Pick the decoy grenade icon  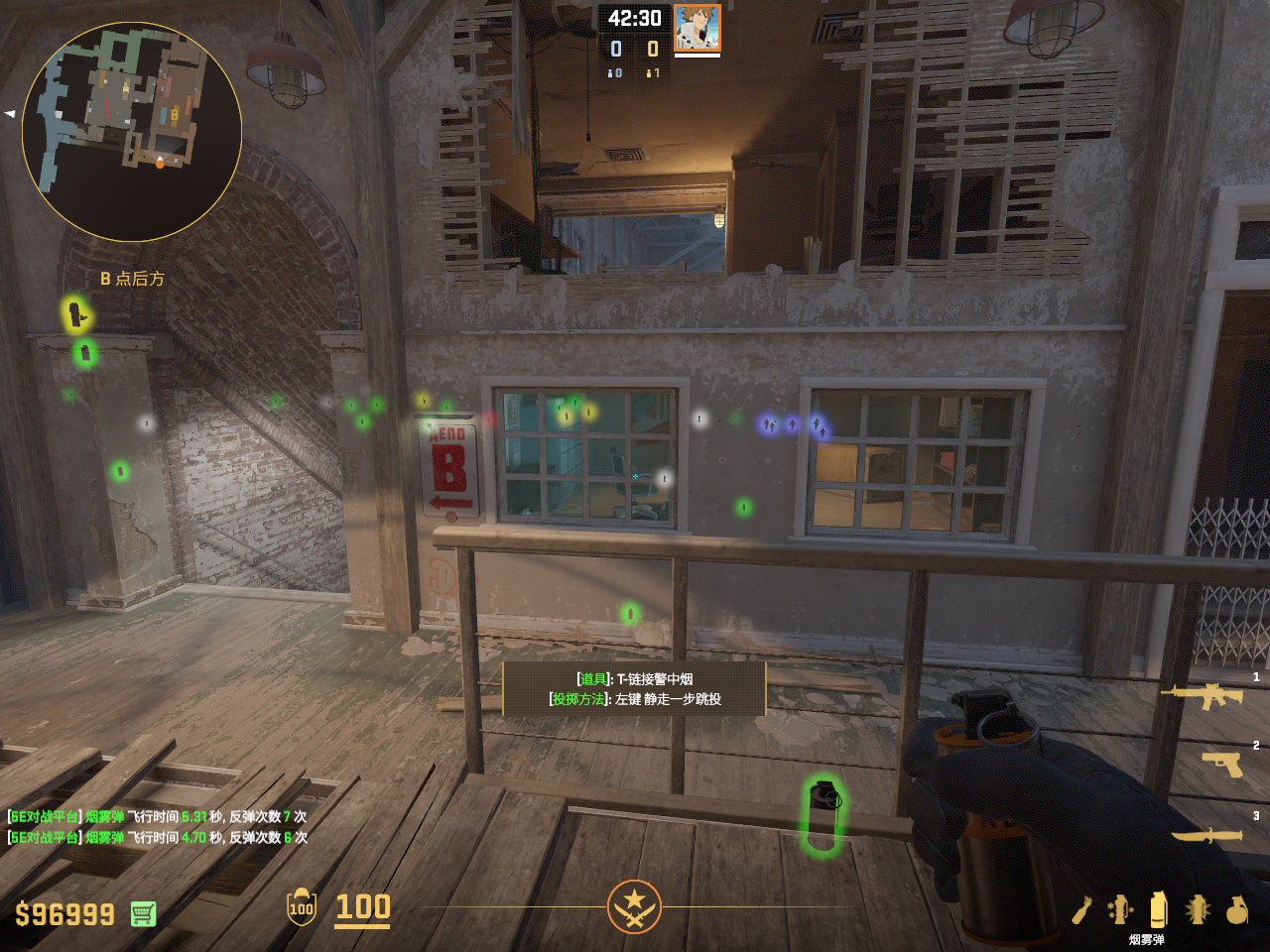click(1120, 909)
